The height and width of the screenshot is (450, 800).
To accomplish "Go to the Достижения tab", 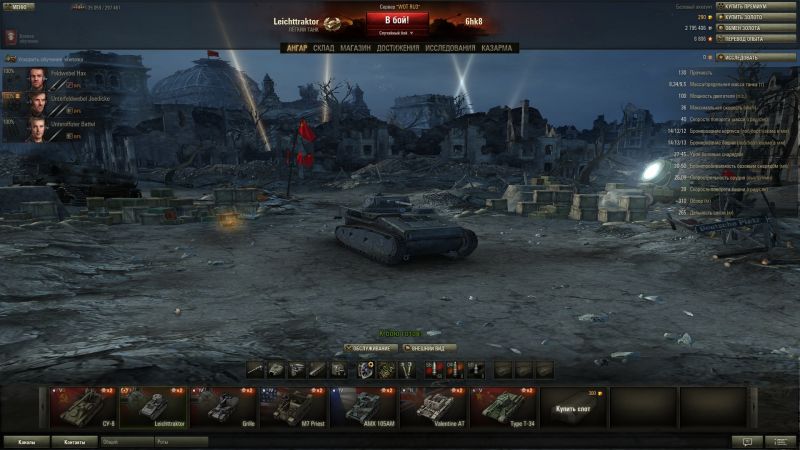I will point(398,48).
